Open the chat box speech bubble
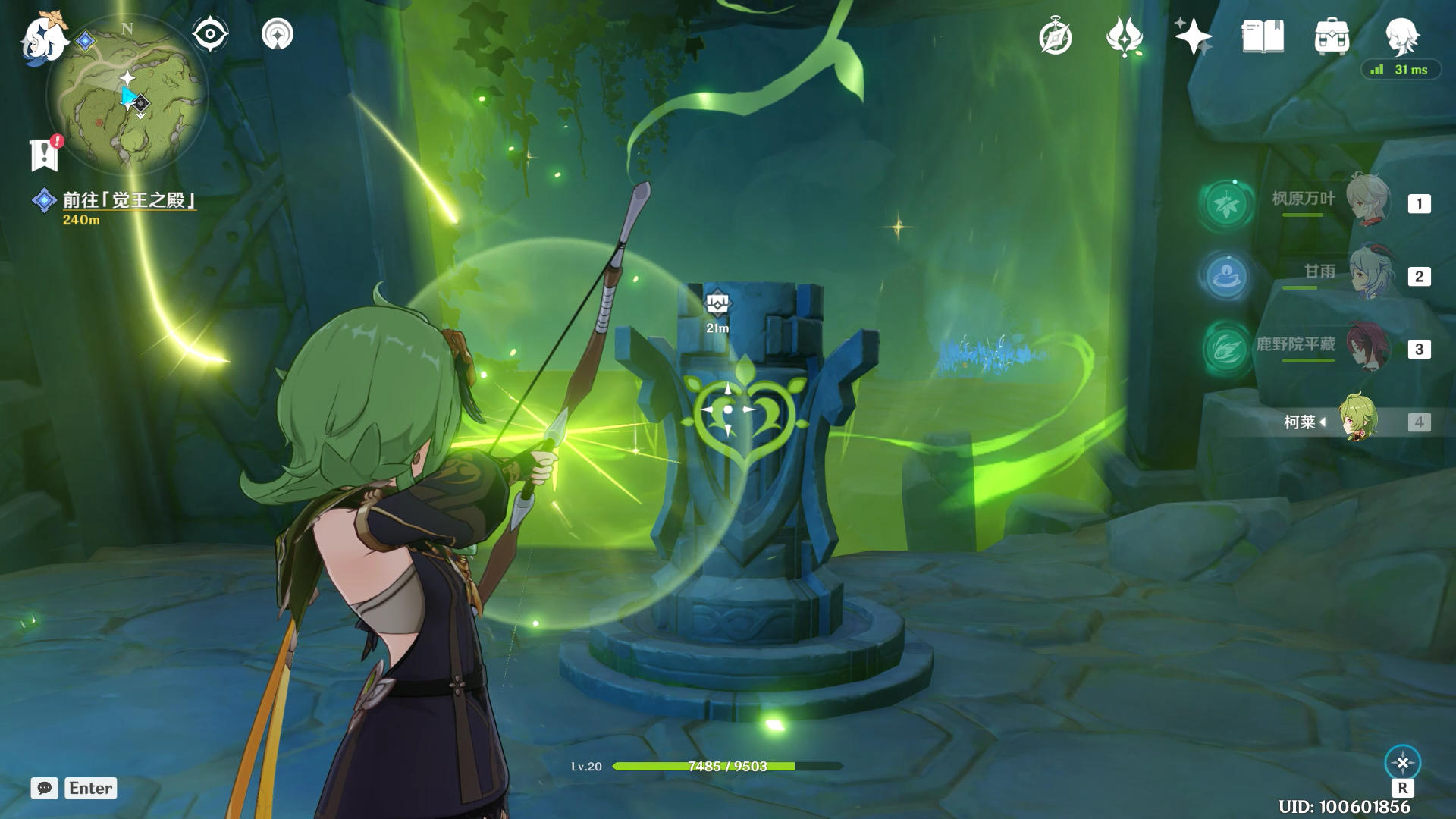 tap(45, 788)
